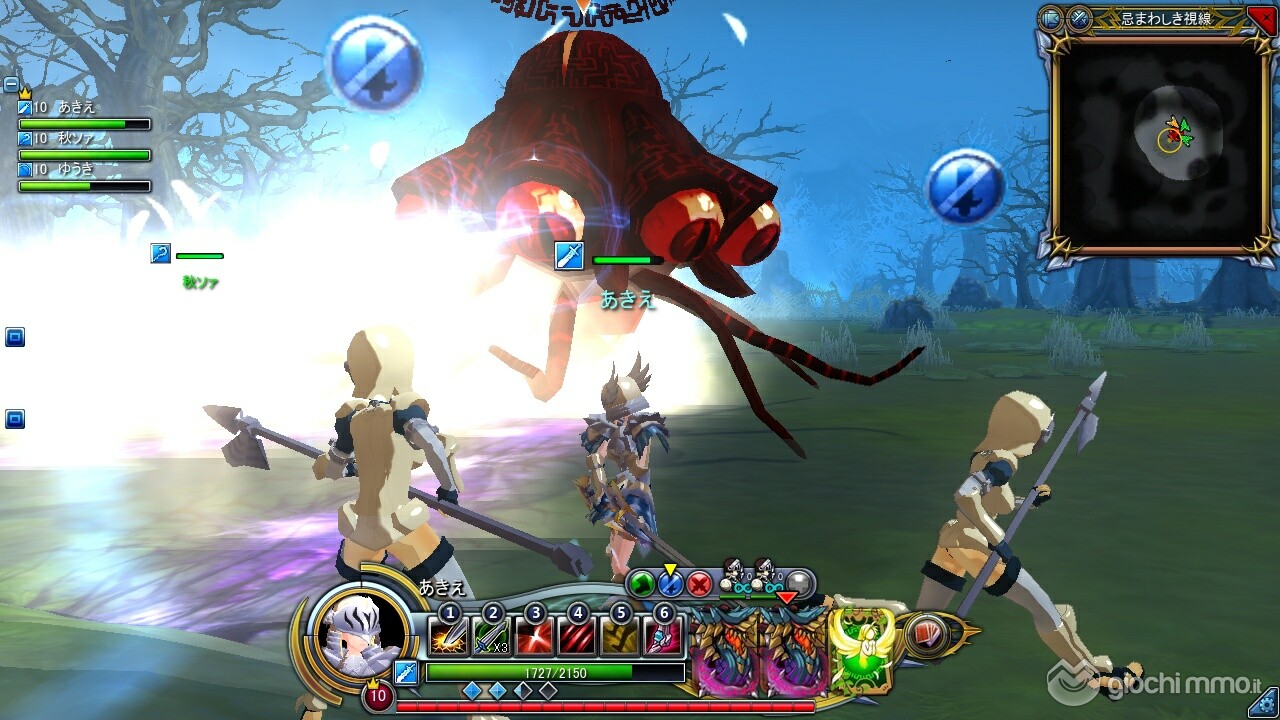Use skill slot 6 pink potion item

pyautogui.click(x=663, y=637)
